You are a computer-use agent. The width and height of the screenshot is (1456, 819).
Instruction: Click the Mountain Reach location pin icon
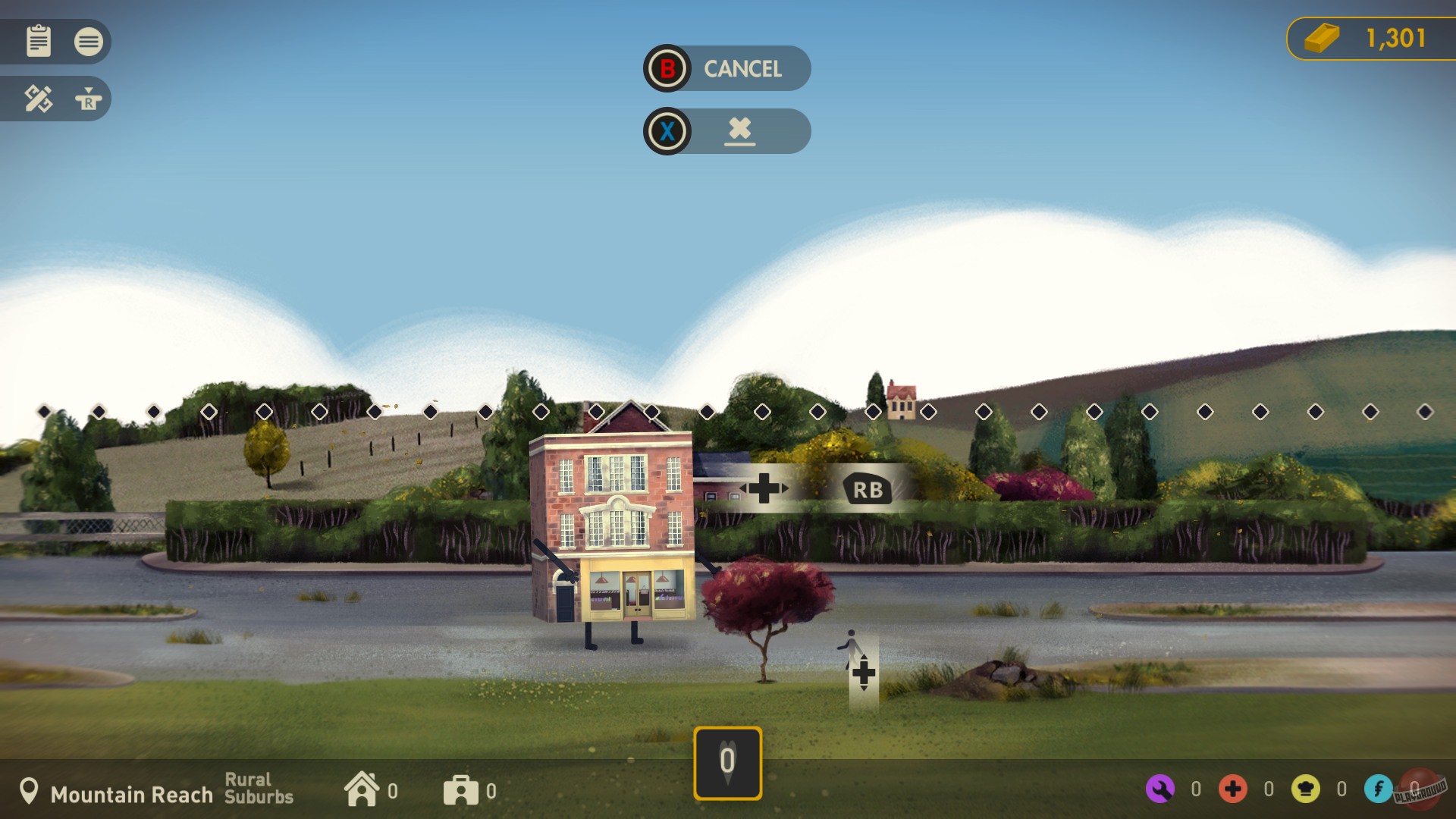30,790
